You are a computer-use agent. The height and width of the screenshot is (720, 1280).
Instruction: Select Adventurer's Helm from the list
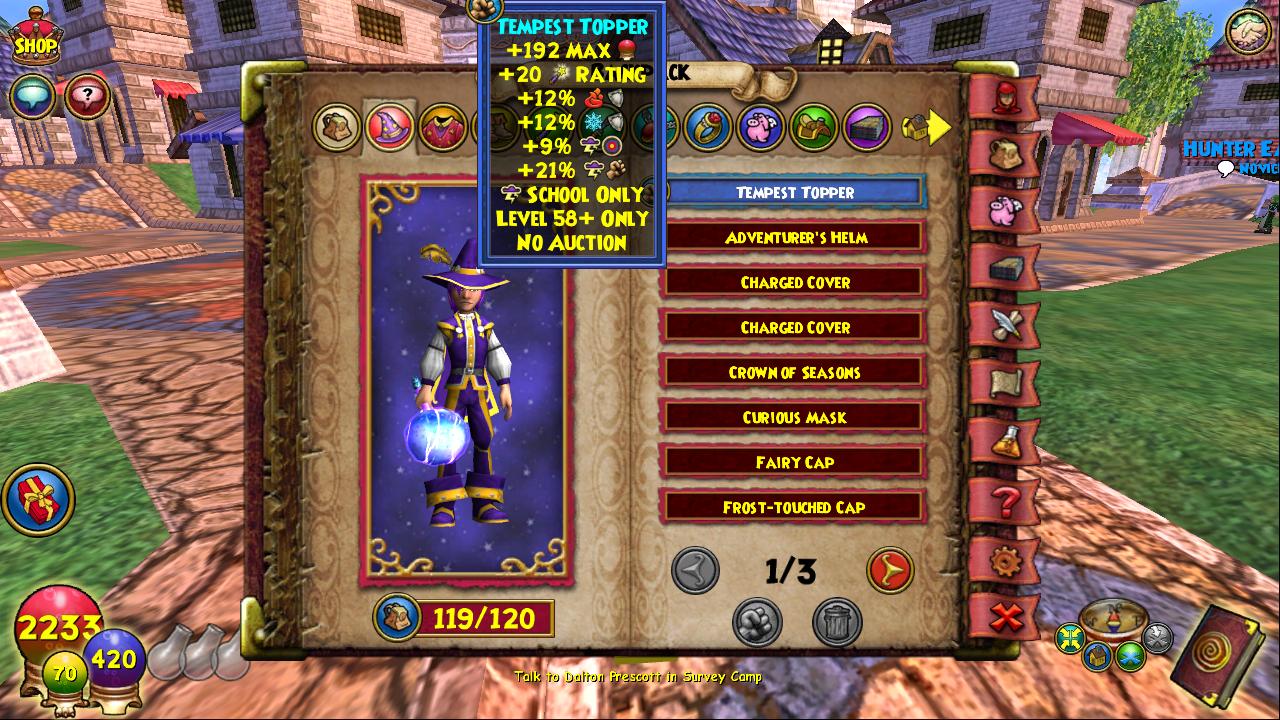click(795, 238)
